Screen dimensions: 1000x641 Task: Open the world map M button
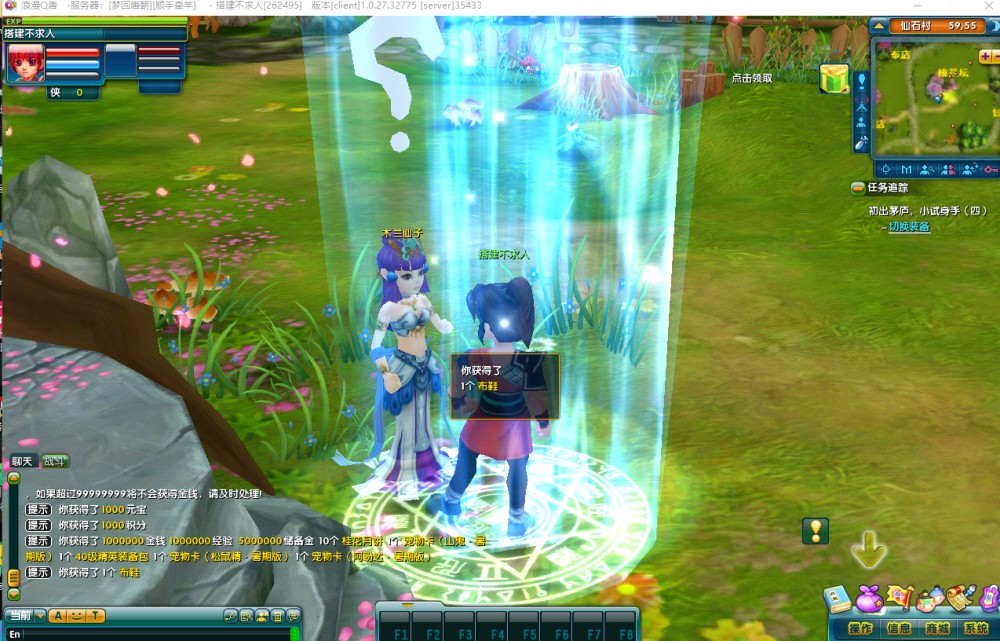906,170
